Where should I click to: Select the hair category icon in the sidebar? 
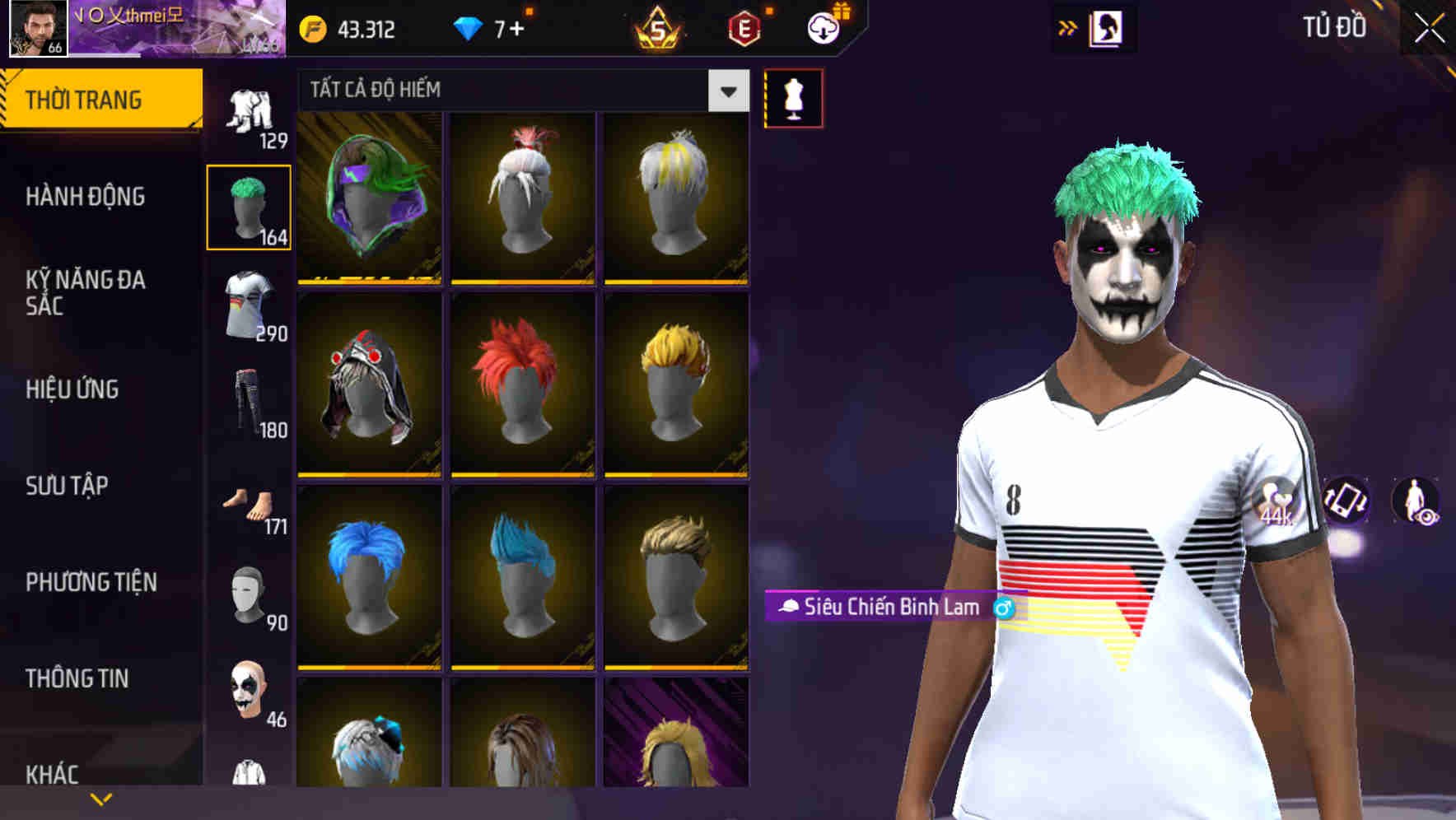pos(250,206)
